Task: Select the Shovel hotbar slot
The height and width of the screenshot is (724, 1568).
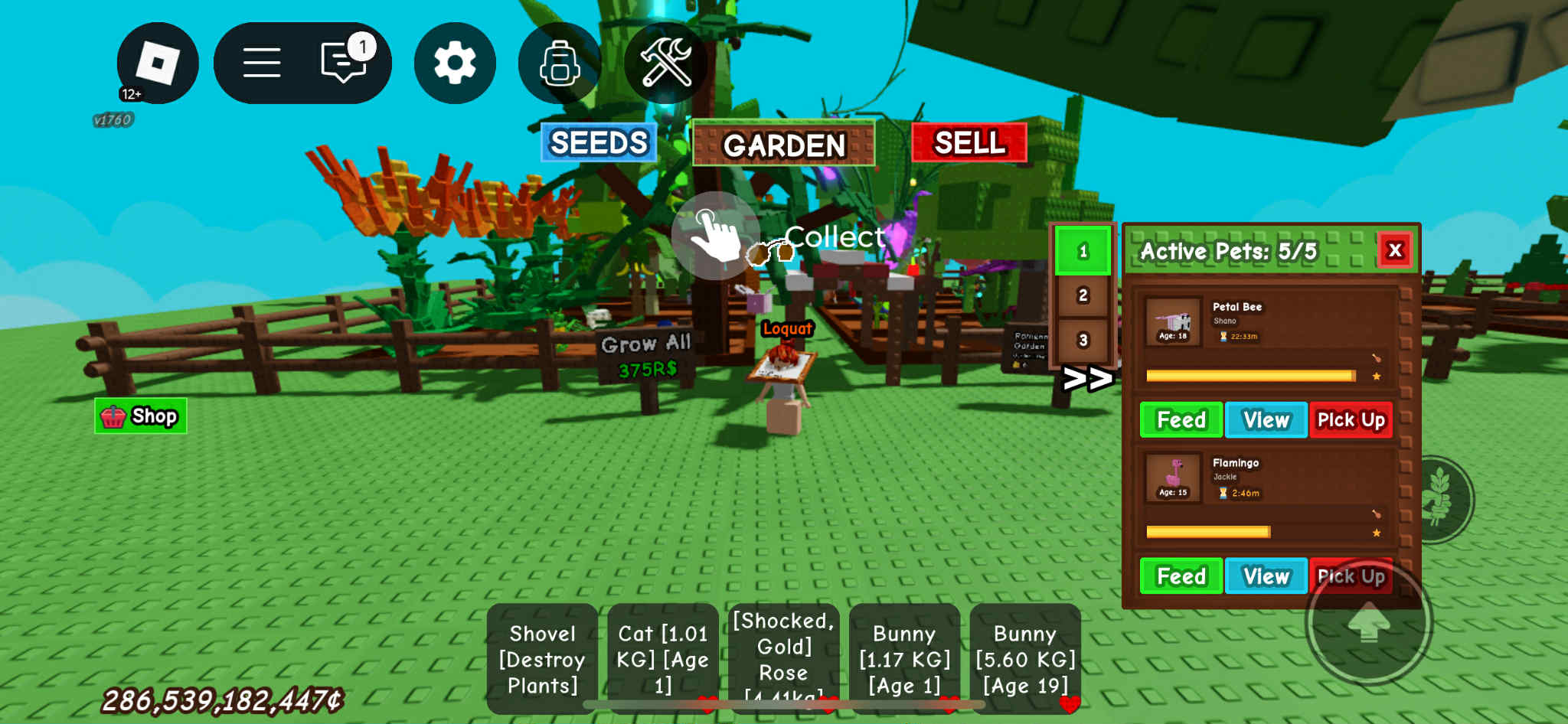Action: pyautogui.click(x=542, y=659)
